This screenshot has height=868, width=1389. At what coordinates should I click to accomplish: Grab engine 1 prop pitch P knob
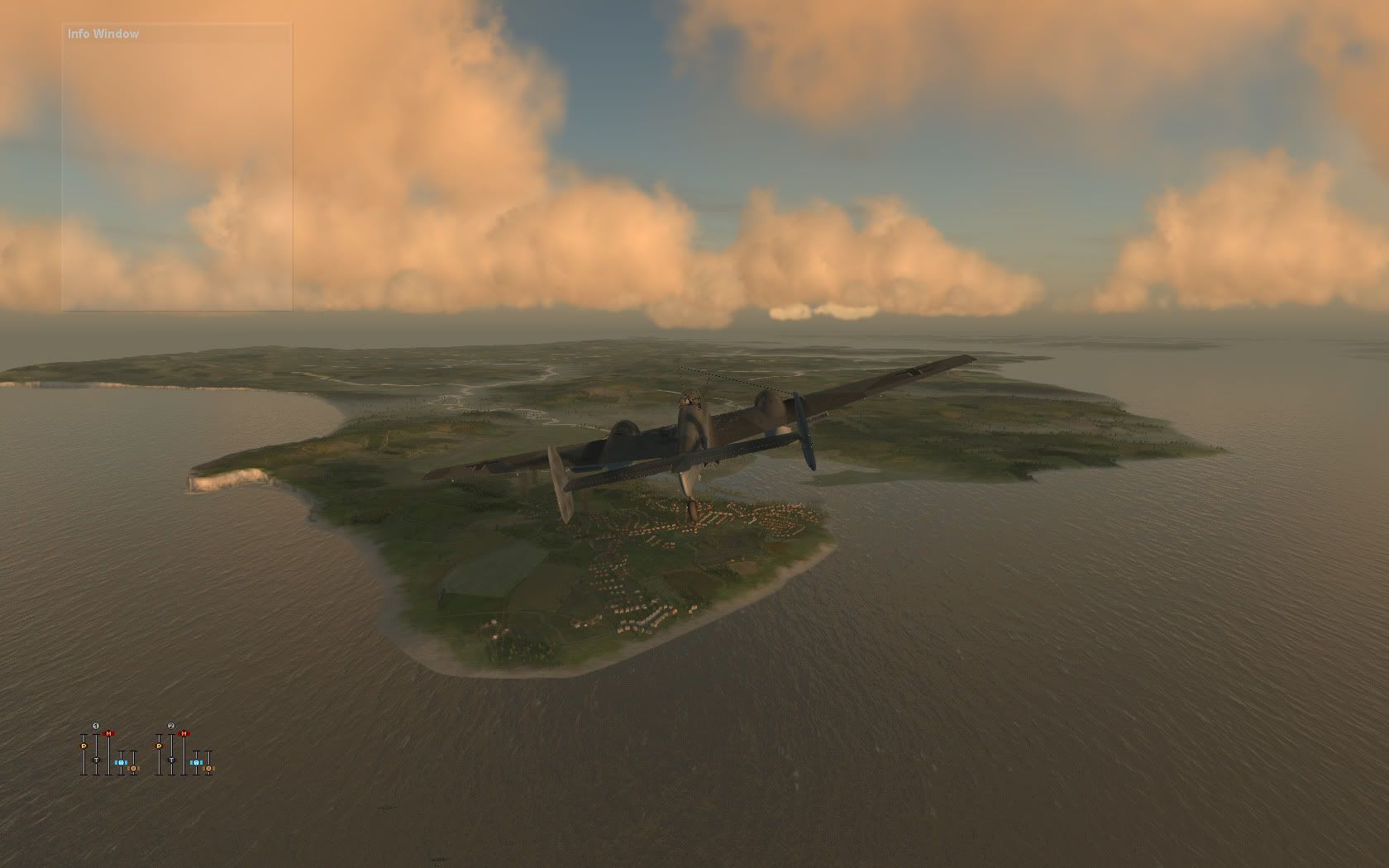(x=84, y=746)
